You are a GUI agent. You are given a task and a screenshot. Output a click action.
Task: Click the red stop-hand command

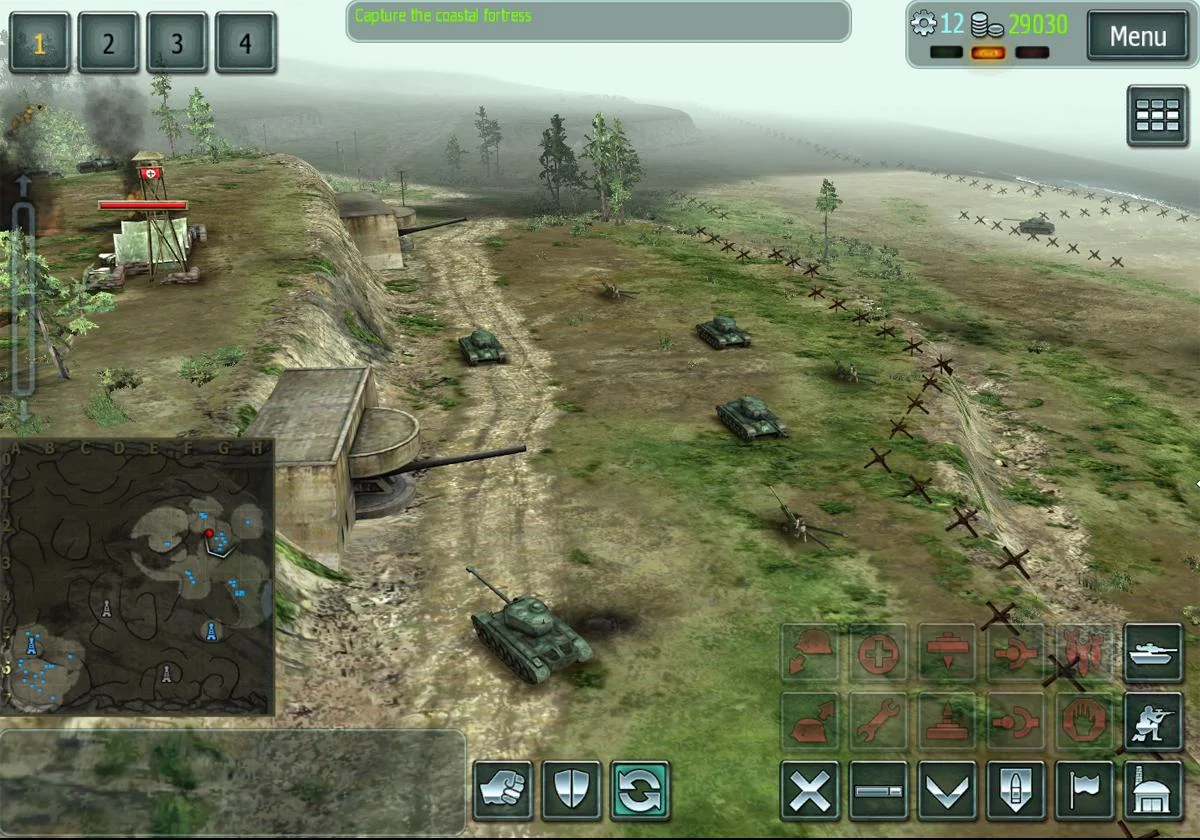click(x=1085, y=722)
